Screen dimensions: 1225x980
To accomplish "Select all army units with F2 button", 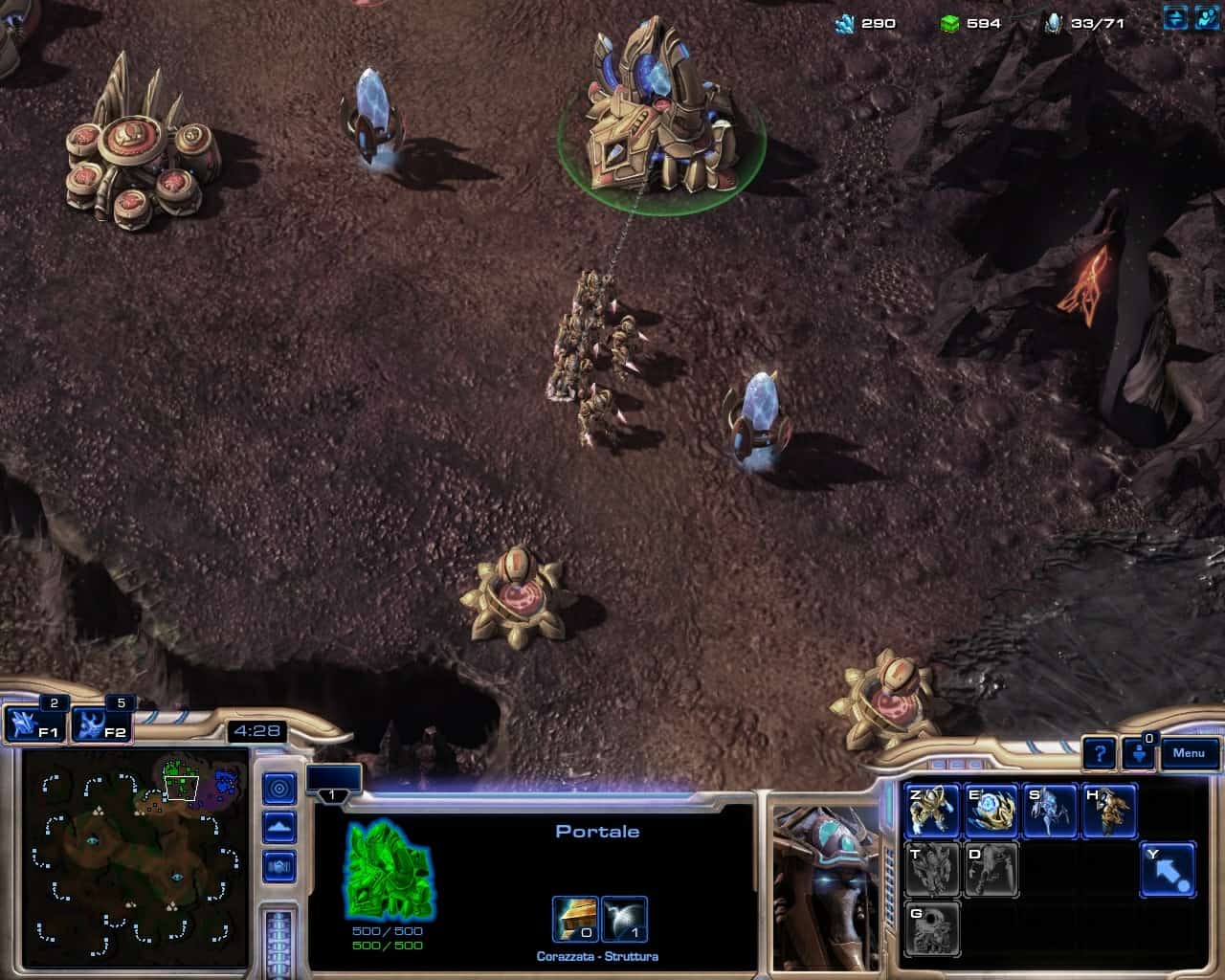I will click(100, 724).
